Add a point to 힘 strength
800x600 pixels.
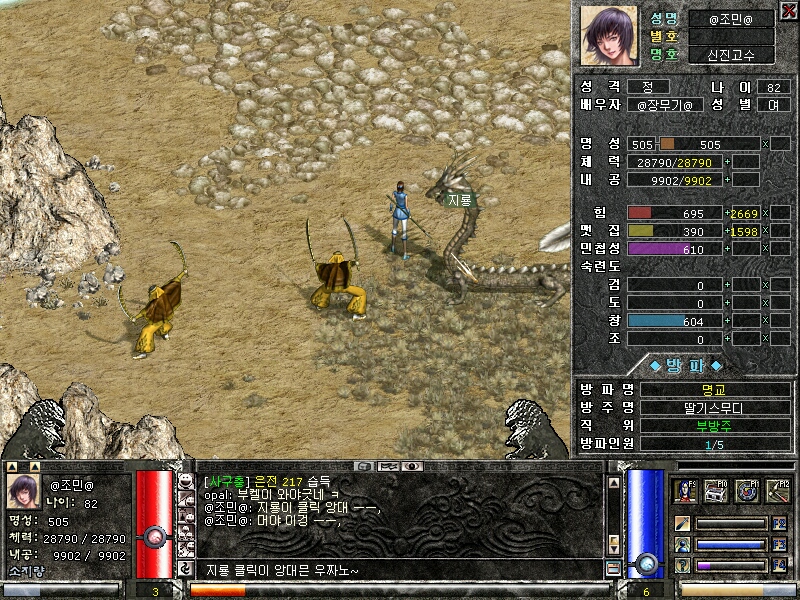click(x=728, y=213)
